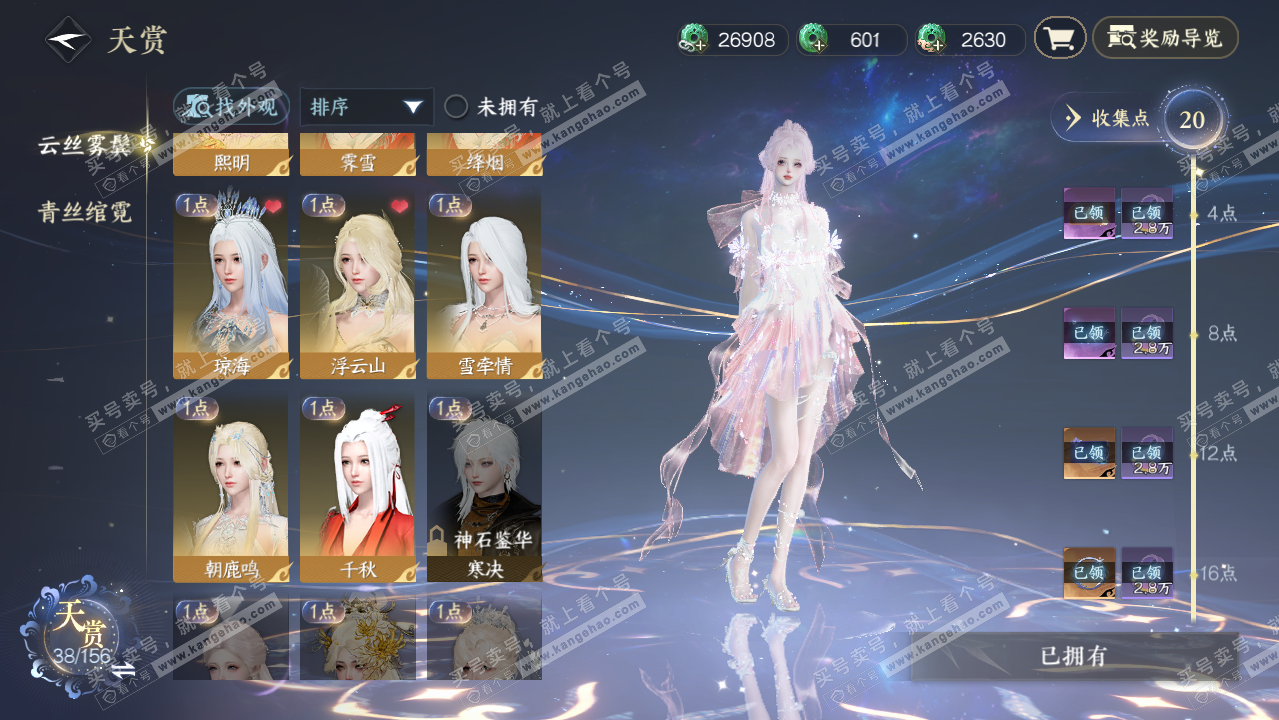Click the 已拥有 button
Screen dimensions: 1279x720
tap(1074, 656)
